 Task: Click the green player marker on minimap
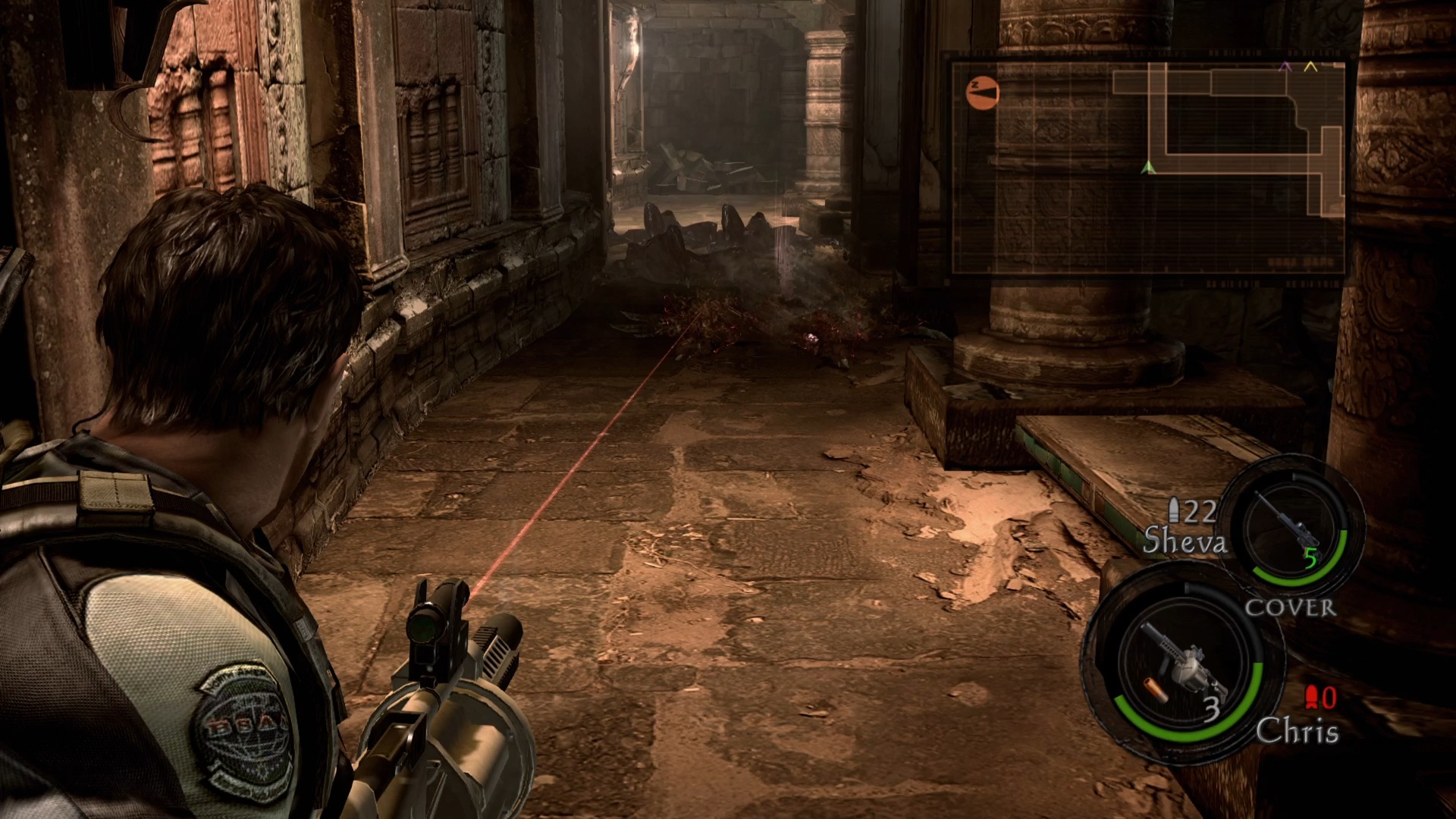coord(1149,167)
